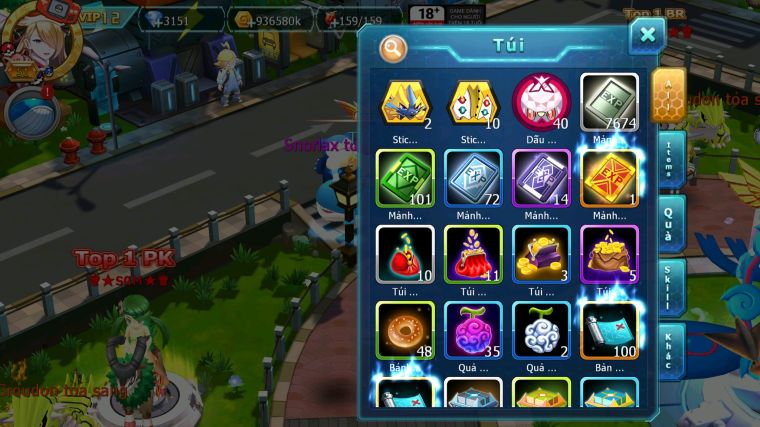760x427 pixels.
Task: Pick the purple chest of gold coins
Action: pos(541,254)
